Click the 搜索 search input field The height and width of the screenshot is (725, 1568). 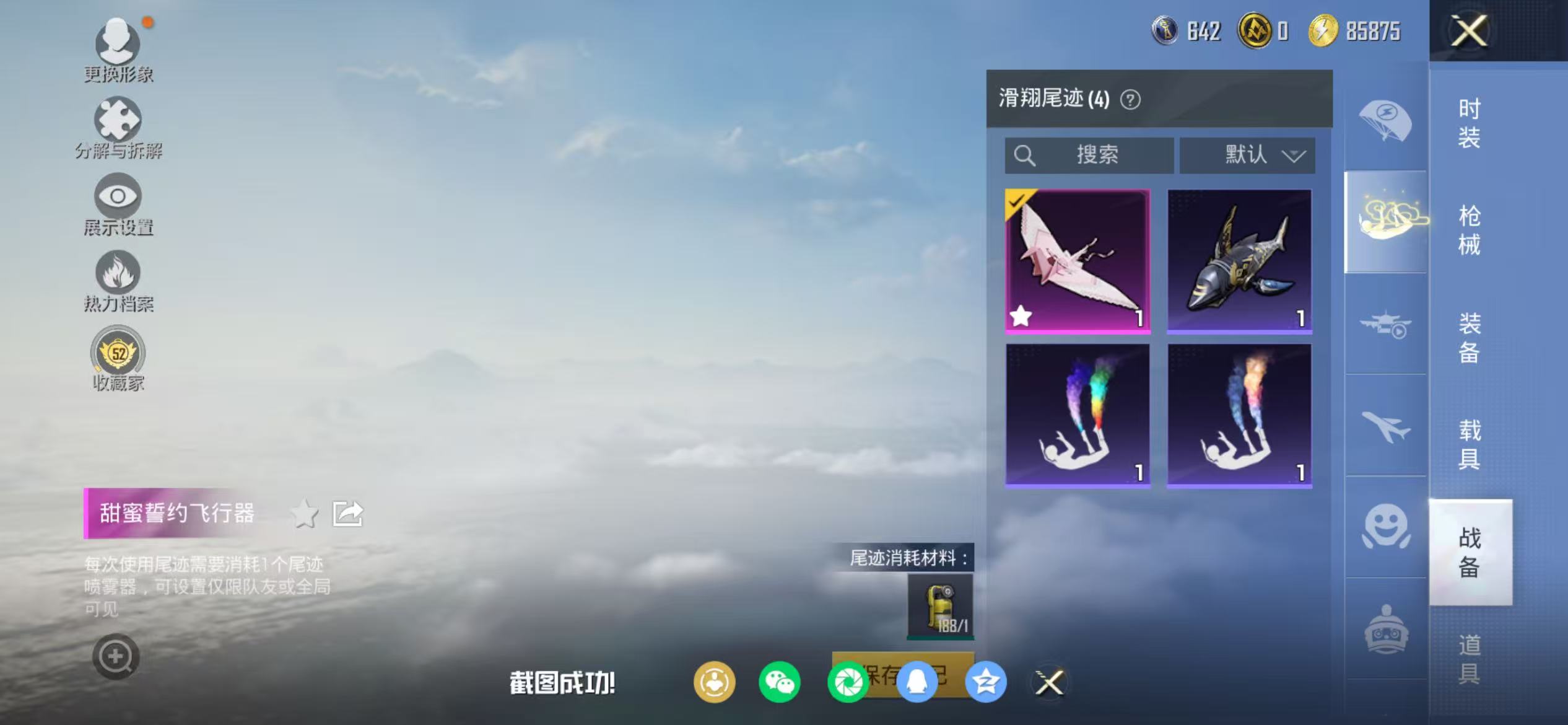1090,156
